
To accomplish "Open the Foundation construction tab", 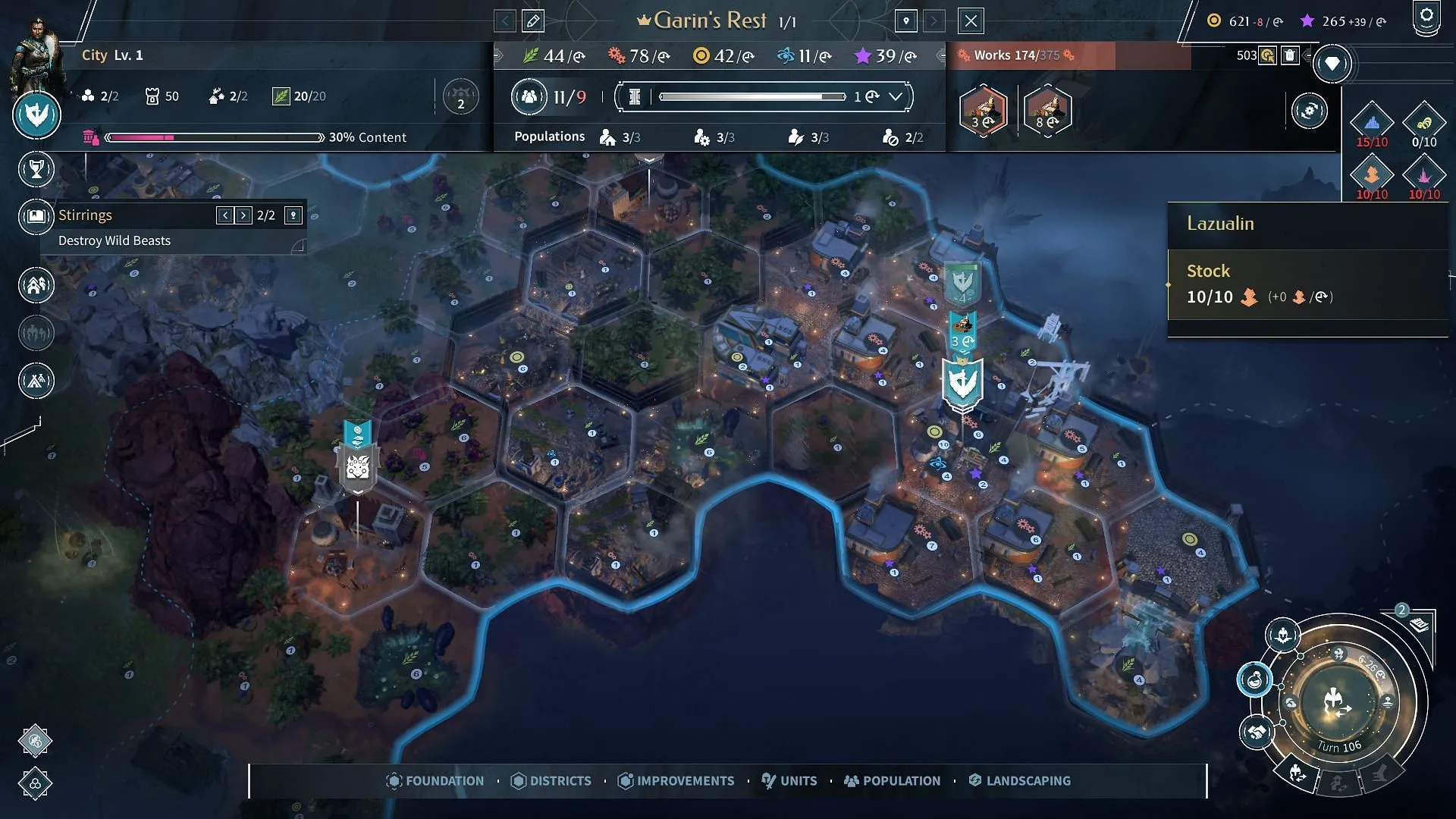I will [435, 781].
